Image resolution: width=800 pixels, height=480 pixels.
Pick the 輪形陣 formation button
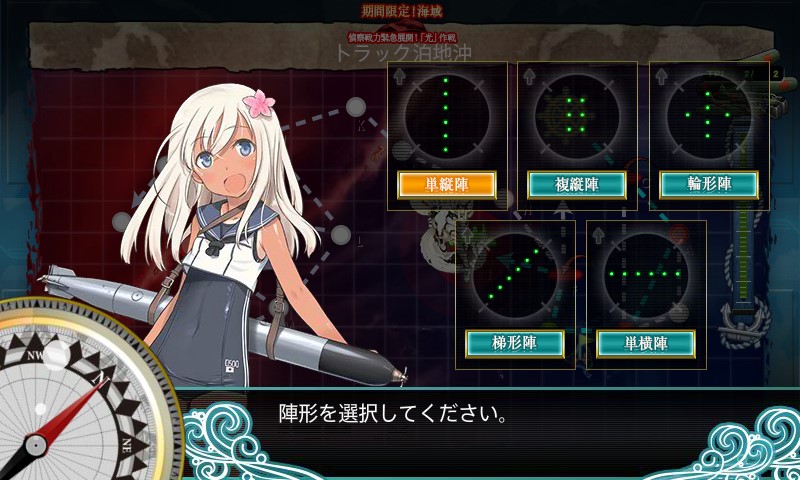pyautogui.click(x=709, y=184)
